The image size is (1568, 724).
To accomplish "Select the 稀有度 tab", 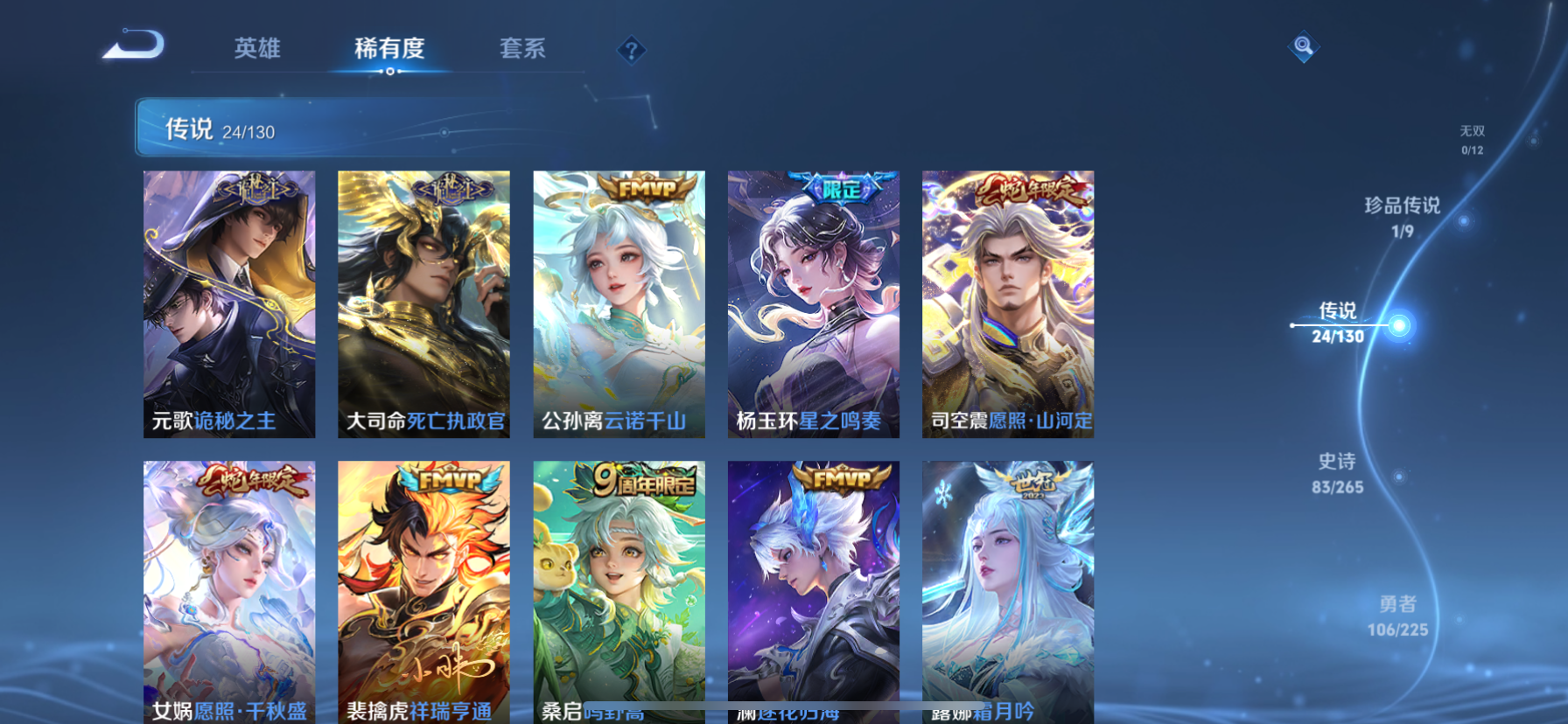I will click(x=388, y=50).
